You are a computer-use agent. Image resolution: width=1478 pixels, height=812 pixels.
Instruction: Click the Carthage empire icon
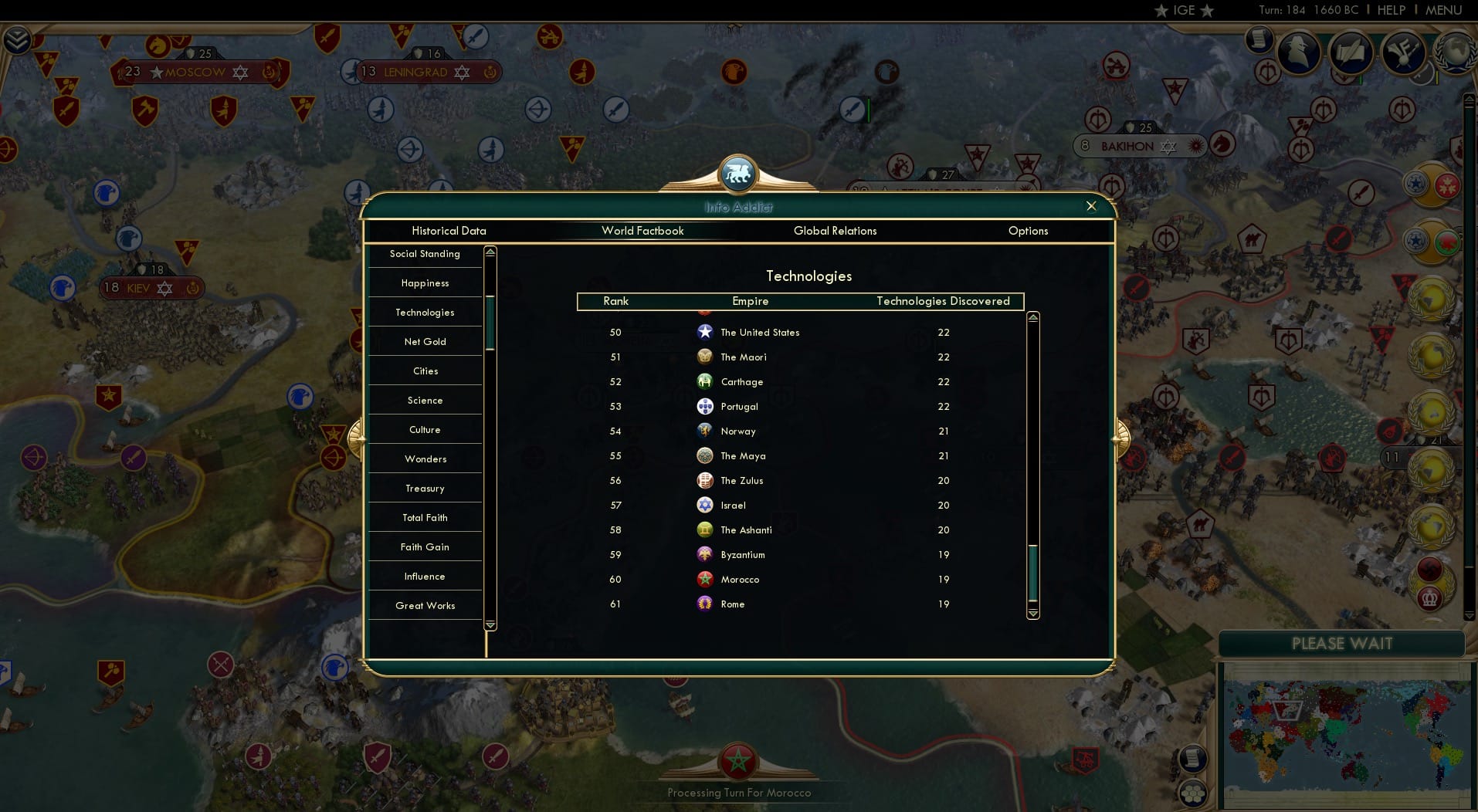[705, 381]
